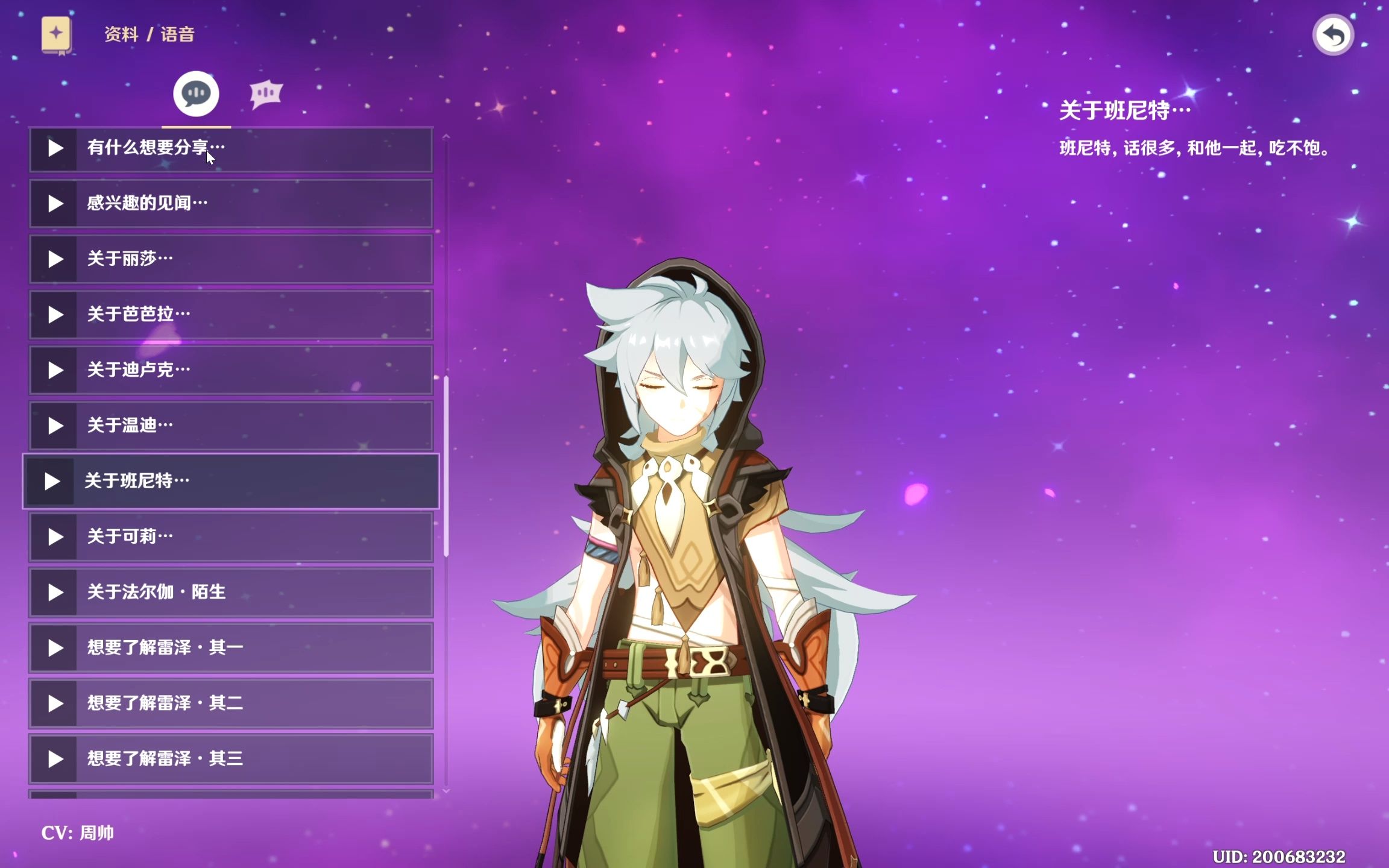Click the voice list scrollbar thumb

pyautogui.click(x=446, y=465)
